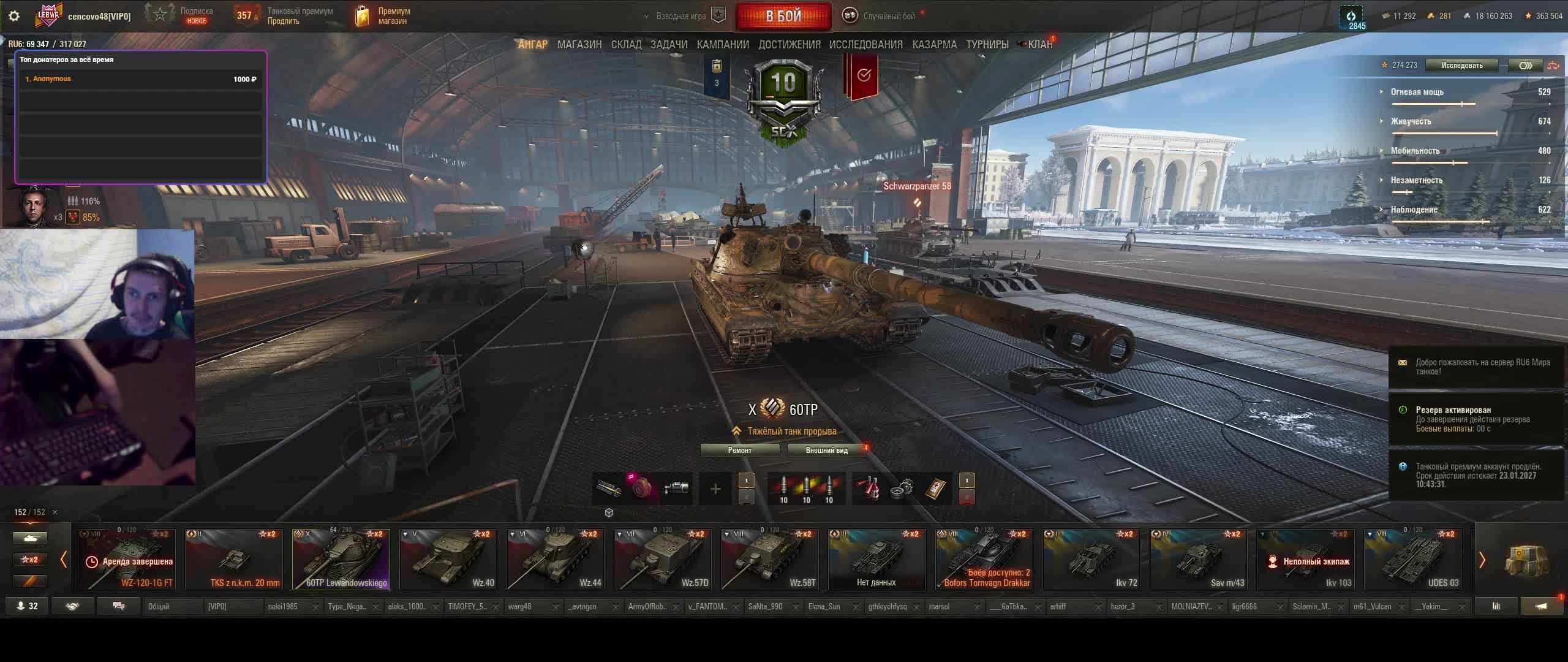Open the settings gear icon
The image size is (1568, 662).
tap(14, 16)
